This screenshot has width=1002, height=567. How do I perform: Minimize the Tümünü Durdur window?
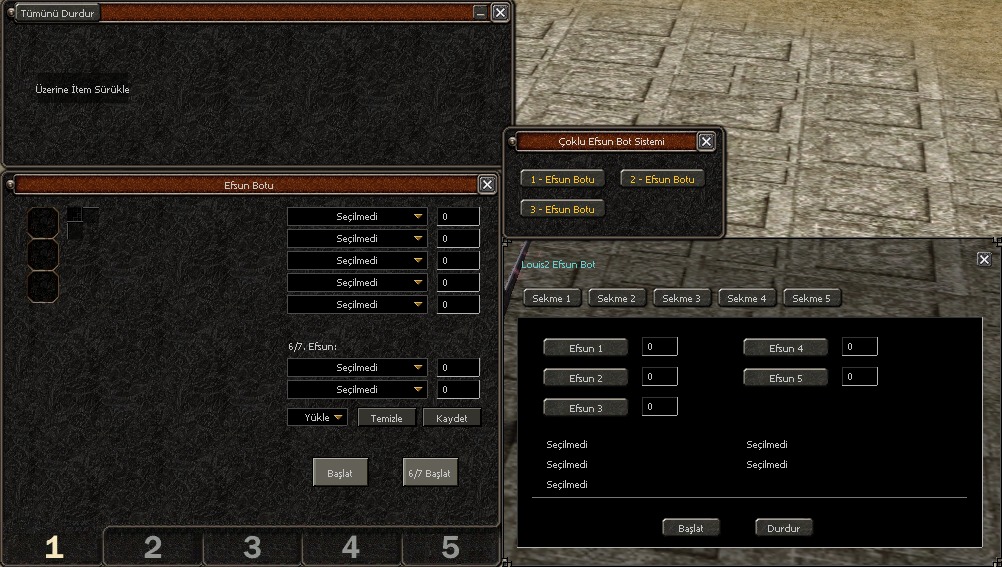pyautogui.click(x=481, y=13)
